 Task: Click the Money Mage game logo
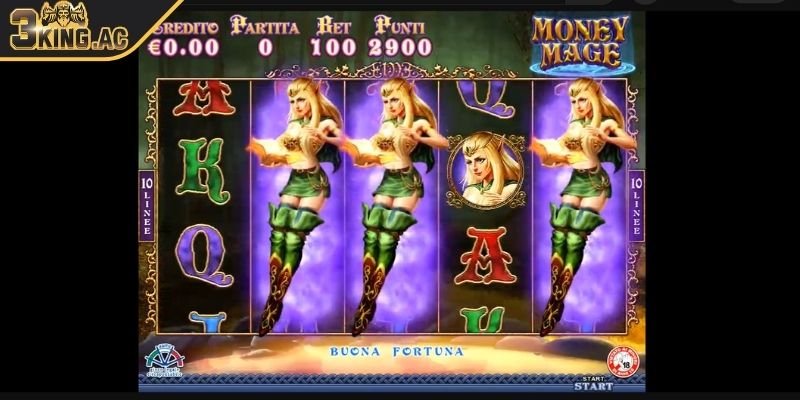[580, 42]
